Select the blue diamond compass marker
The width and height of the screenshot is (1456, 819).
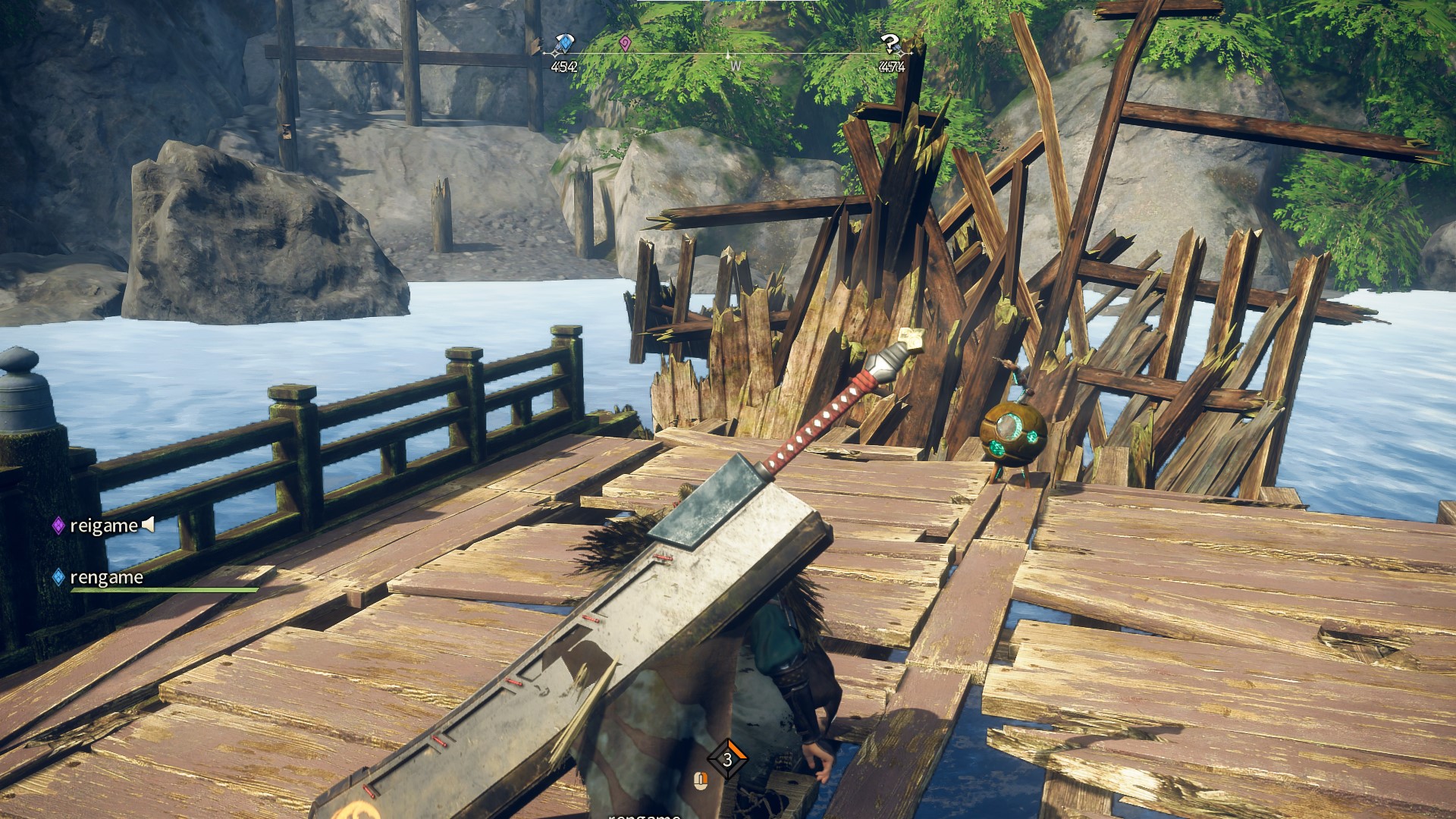click(x=563, y=45)
